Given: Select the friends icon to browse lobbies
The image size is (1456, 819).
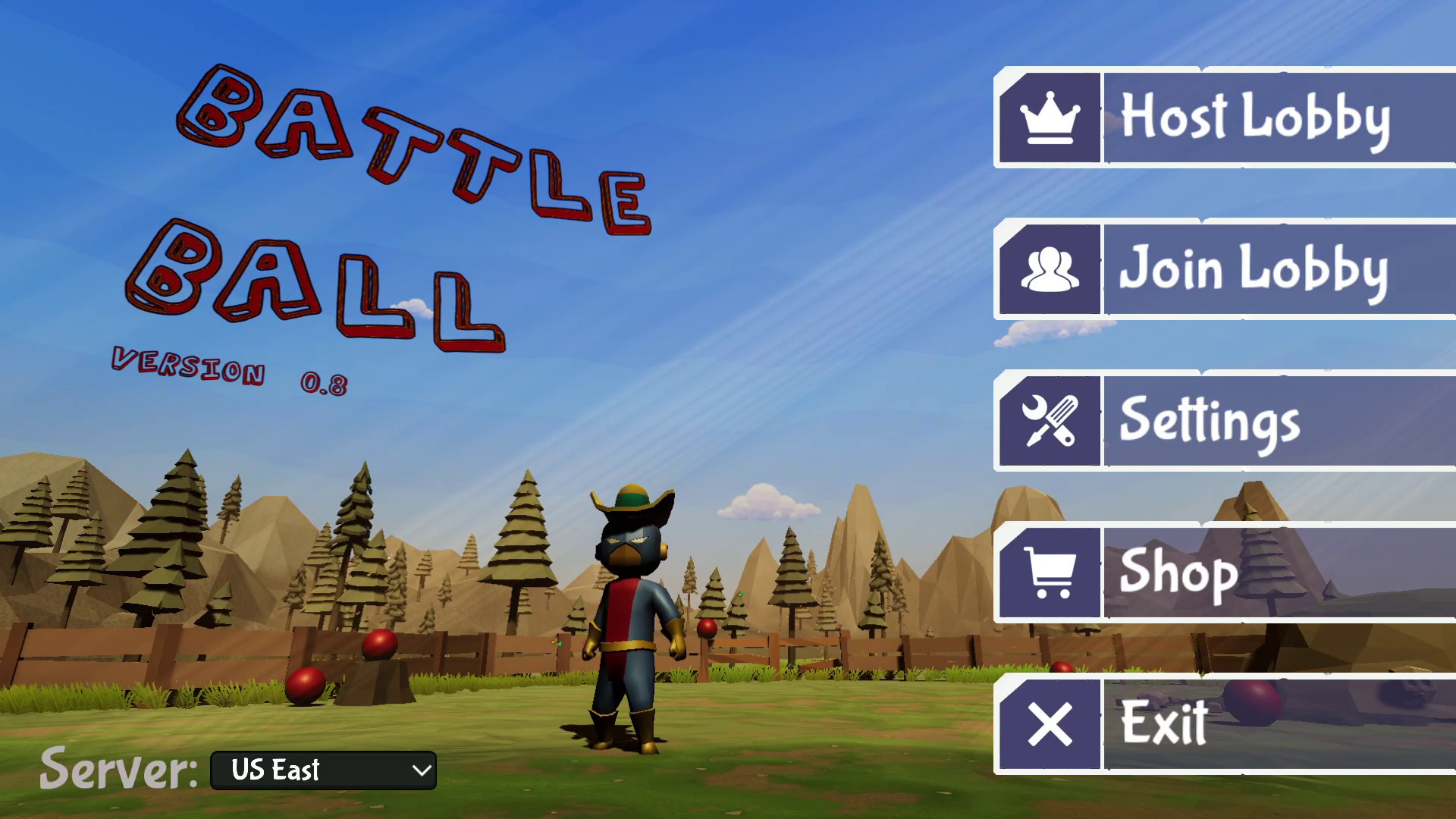Looking at the screenshot, I should pyautogui.click(x=1050, y=269).
